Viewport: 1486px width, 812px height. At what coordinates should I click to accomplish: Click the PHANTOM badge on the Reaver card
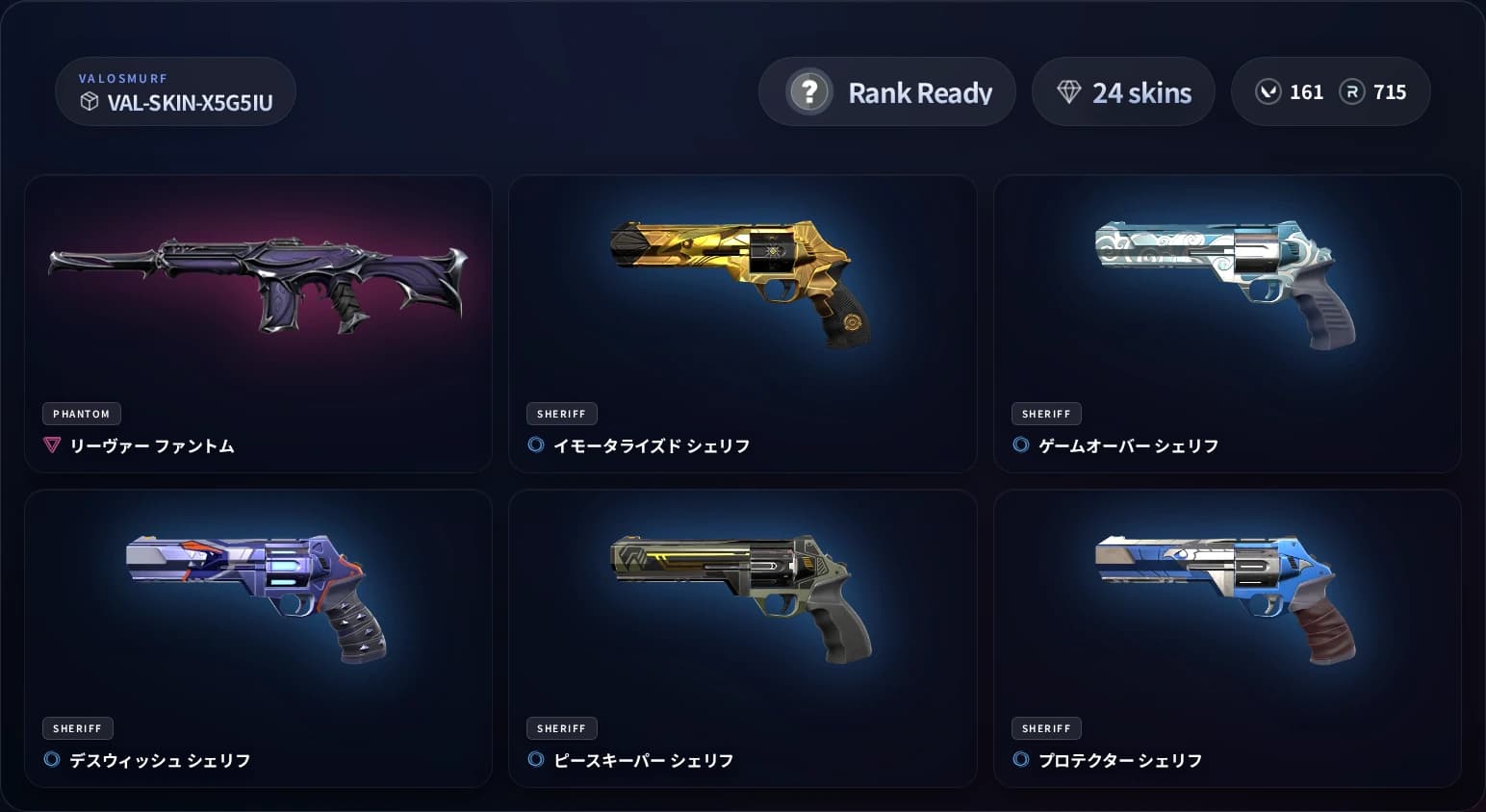pos(81,414)
